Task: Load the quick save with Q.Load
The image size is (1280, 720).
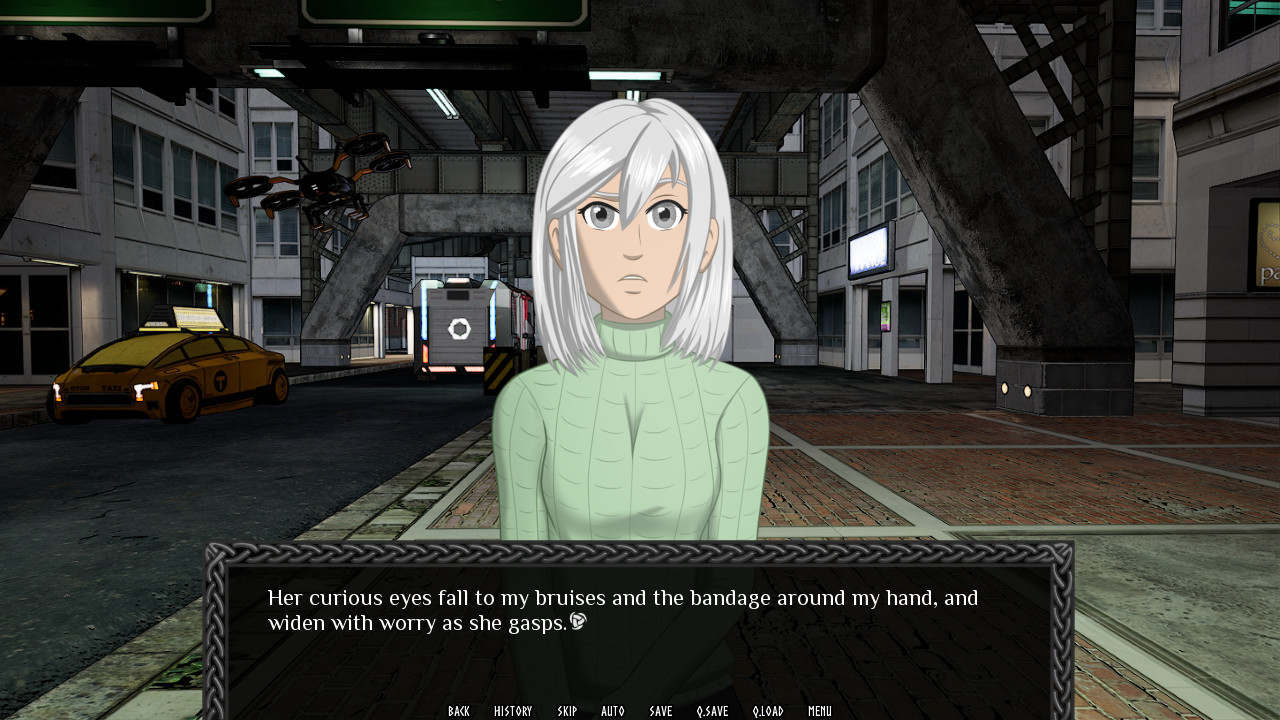Action: pos(768,711)
